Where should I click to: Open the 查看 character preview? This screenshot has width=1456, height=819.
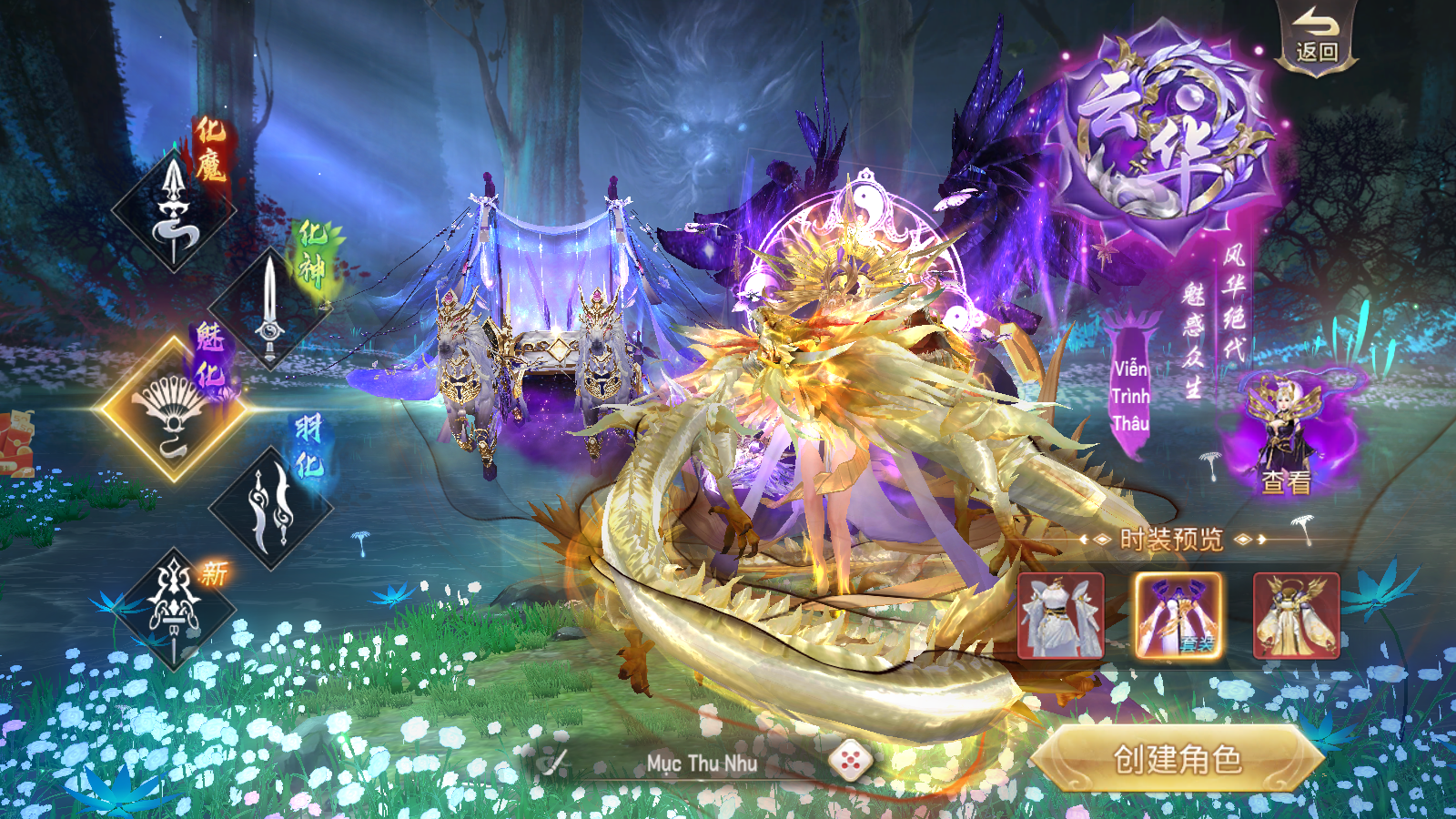pos(1285,437)
